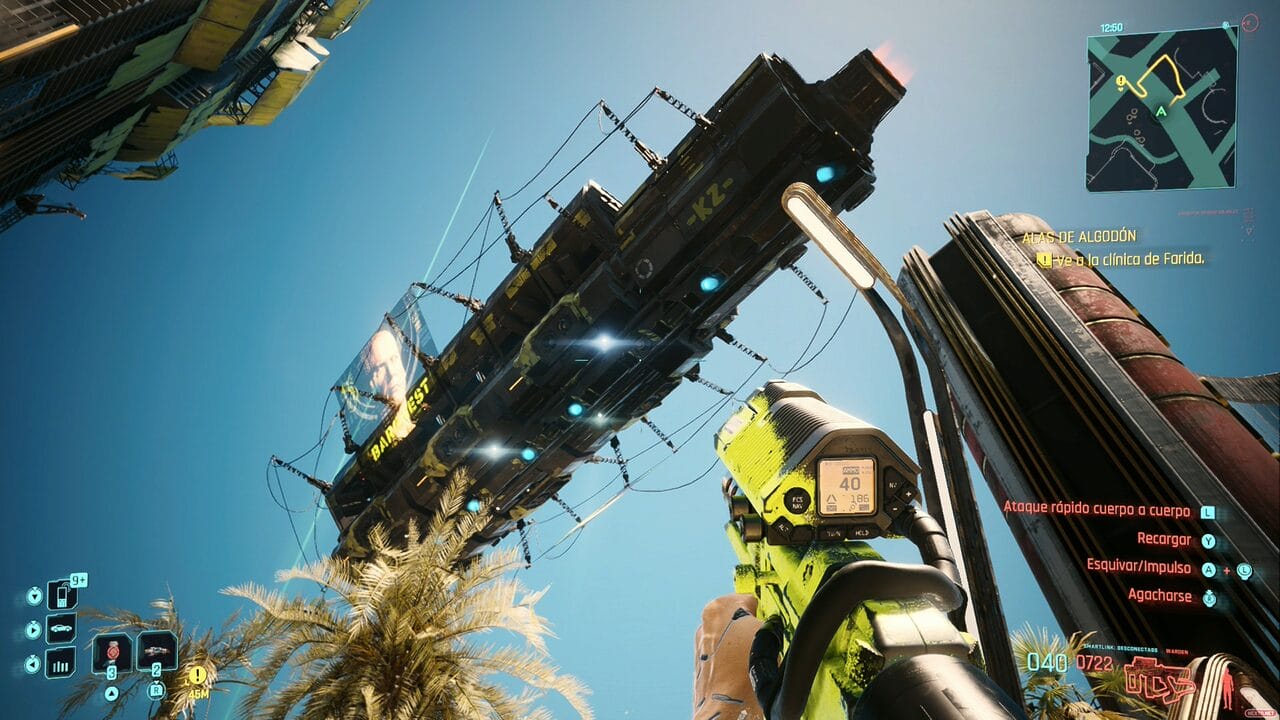The width and height of the screenshot is (1280, 720).
Task: Select the grenade gadget slot
Action: tap(157, 651)
